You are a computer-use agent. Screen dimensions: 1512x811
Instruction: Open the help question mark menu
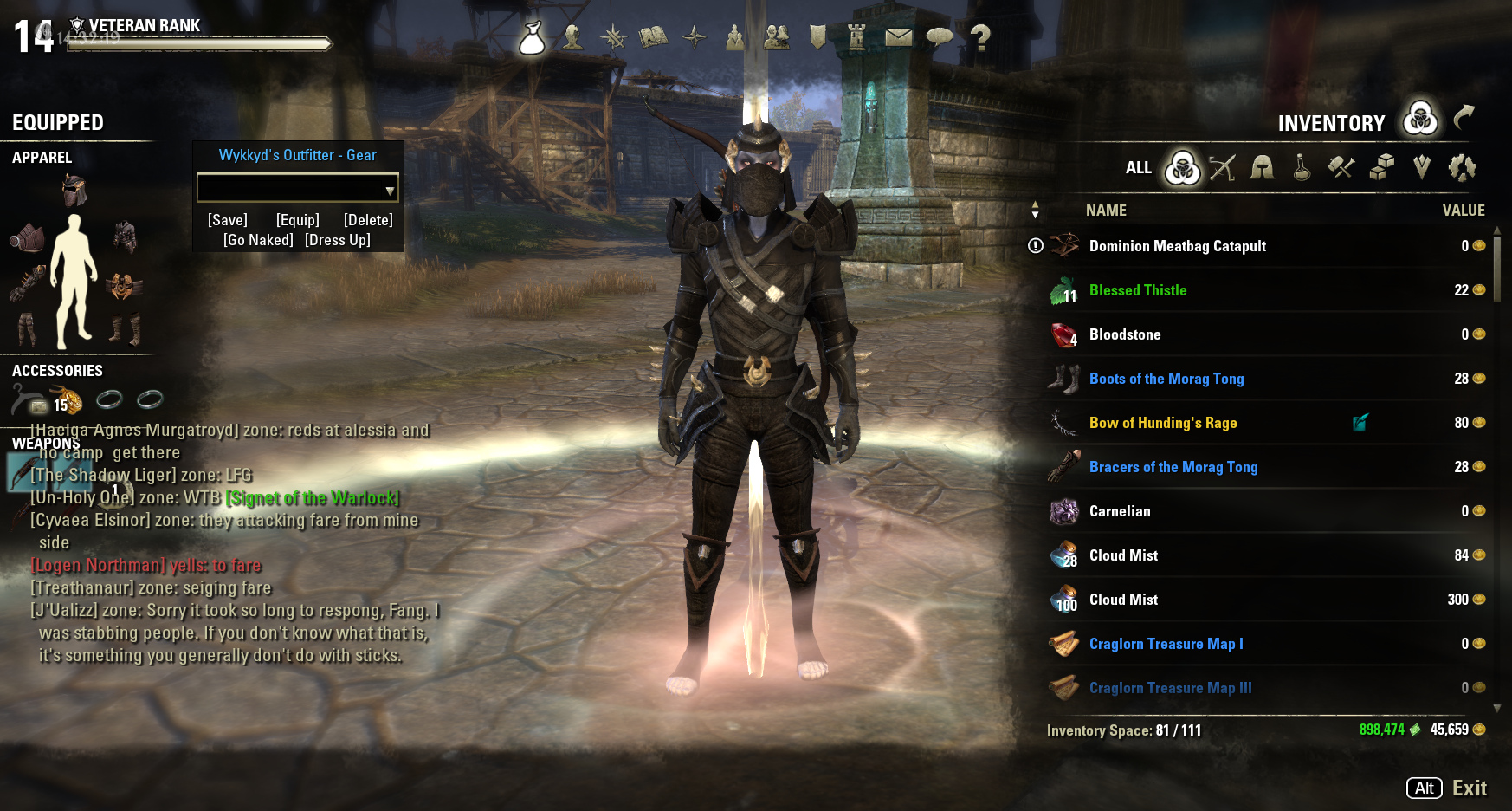pyautogui.click(x=979, y=36)
